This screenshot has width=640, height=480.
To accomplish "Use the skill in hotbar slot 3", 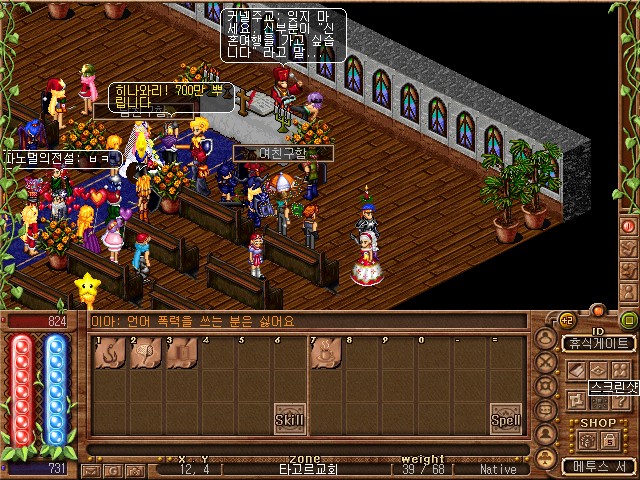I will [181, 354].
